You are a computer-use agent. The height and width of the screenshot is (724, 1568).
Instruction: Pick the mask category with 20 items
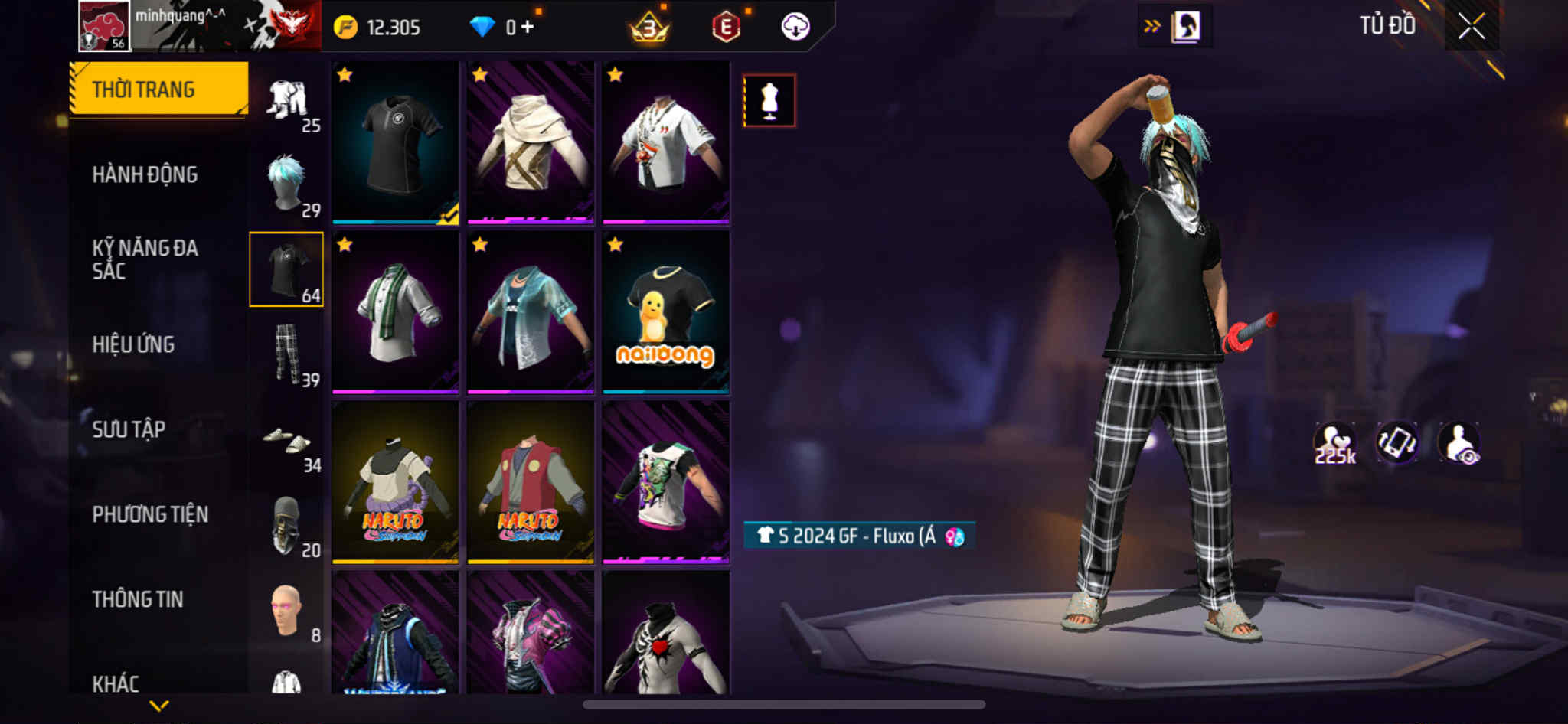pyautogui.click(x=287, y=526)
